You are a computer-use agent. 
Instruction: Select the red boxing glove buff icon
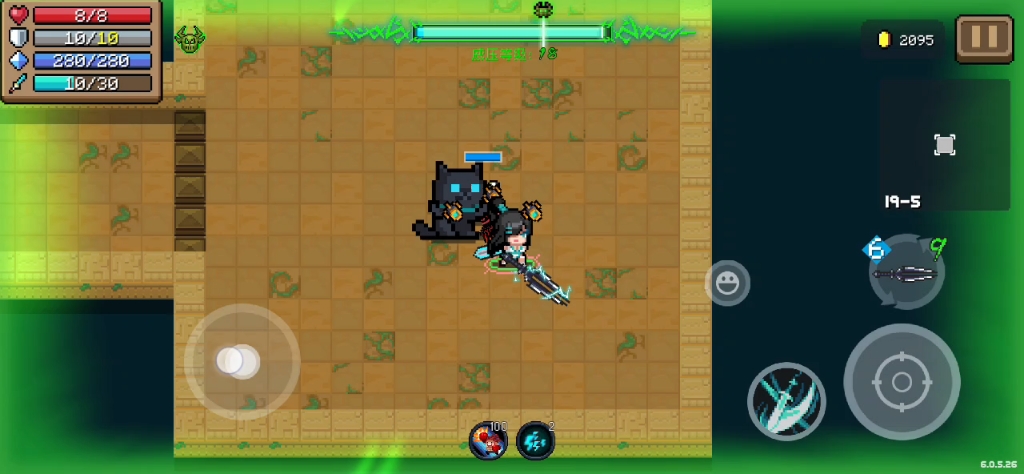point(487,440)
